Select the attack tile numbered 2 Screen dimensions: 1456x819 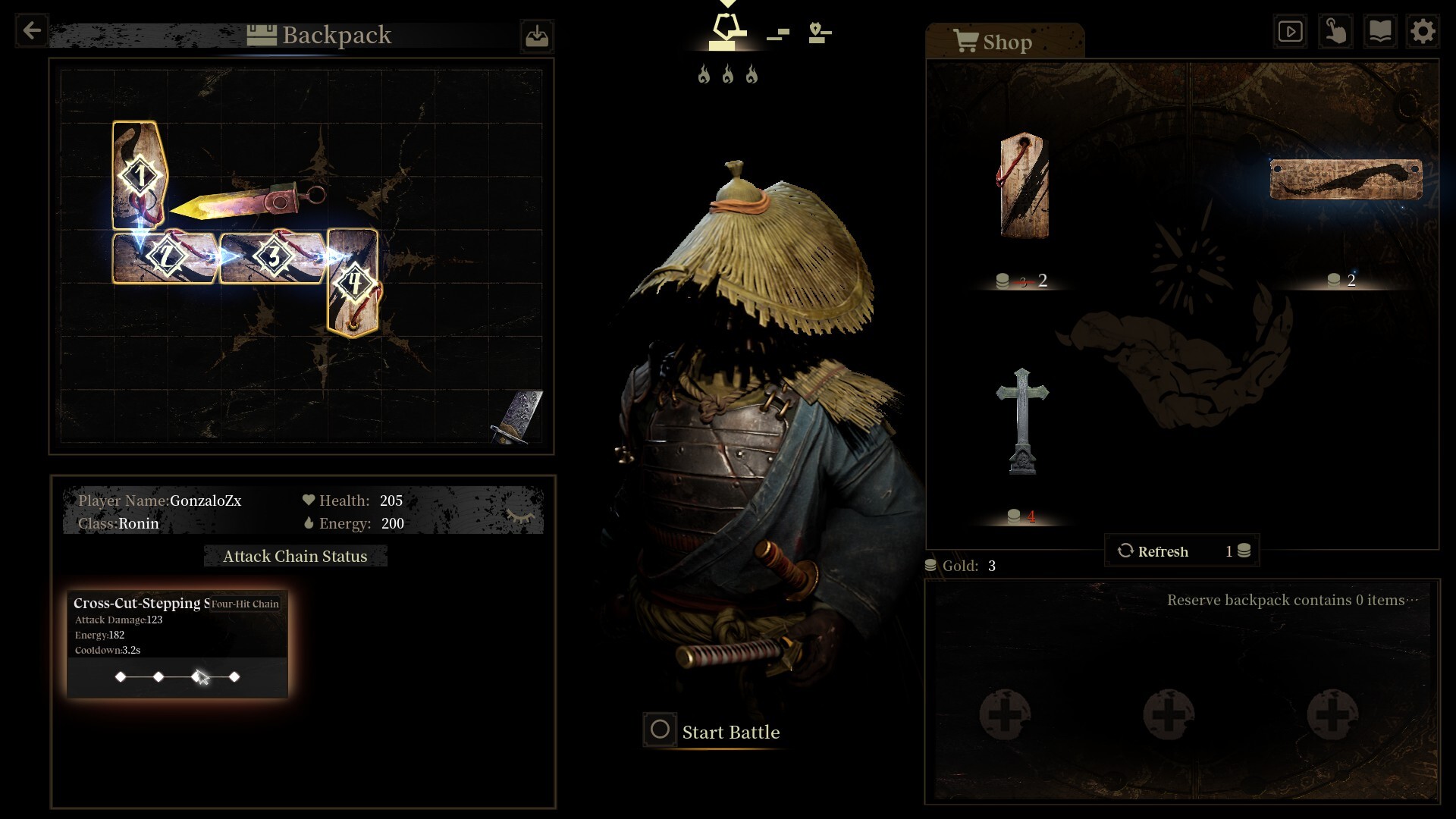(x=166, y=258)
